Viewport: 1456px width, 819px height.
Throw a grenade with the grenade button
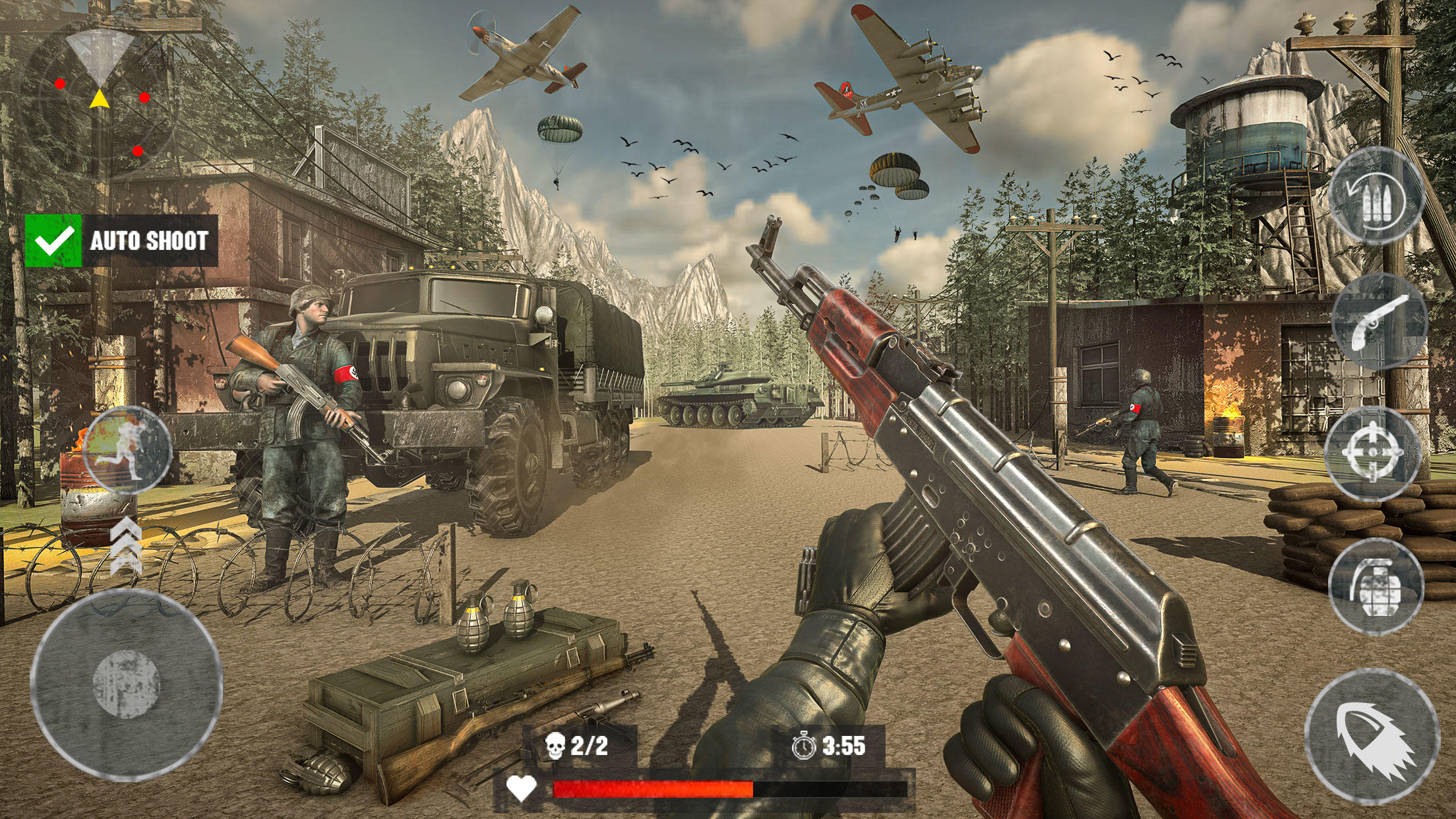(x=1376, y=586)
